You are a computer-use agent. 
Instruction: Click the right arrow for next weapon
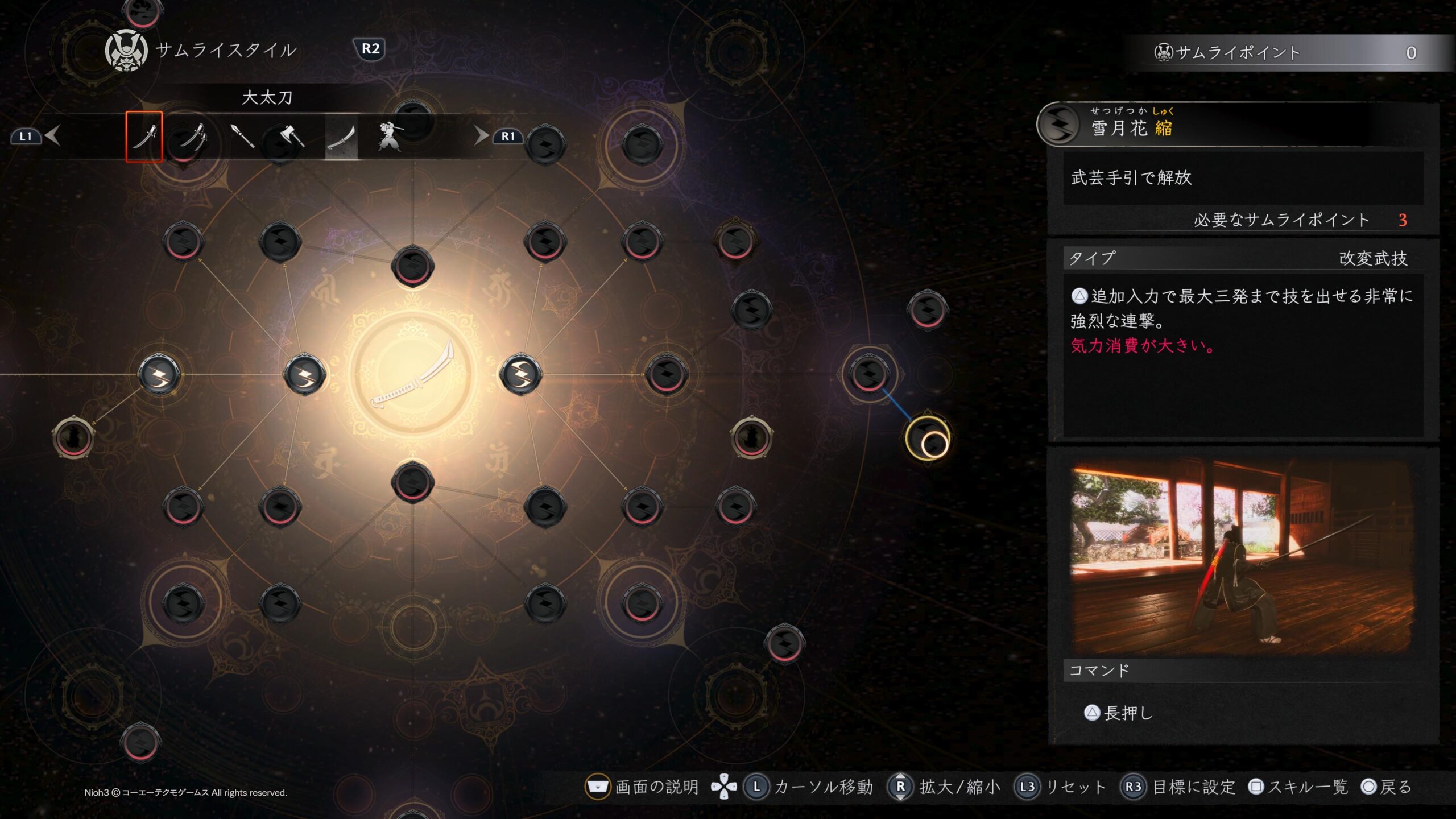click(481, 136)
